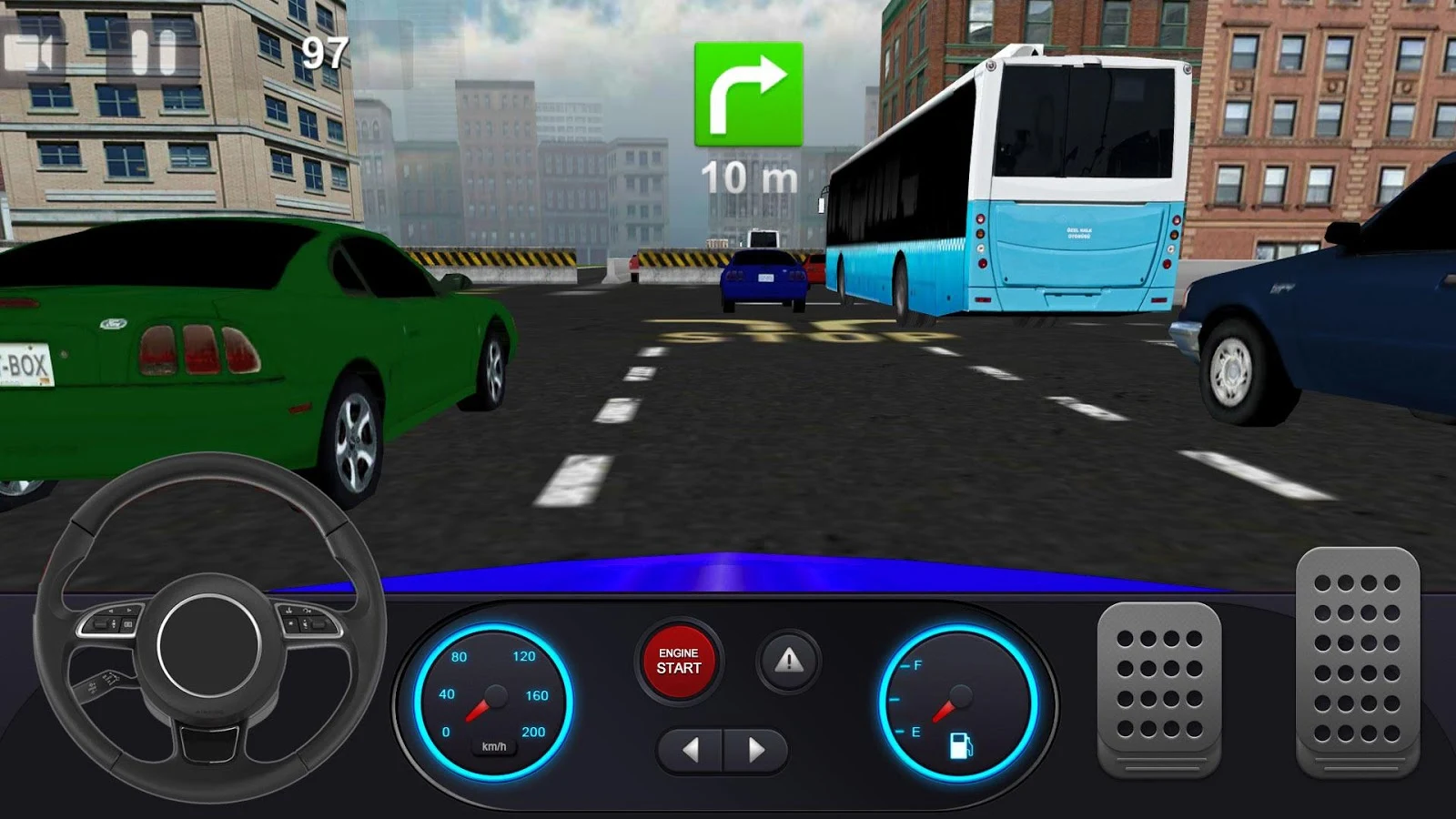Activate the left turn signal arrow
1456x819 pixels.
[x=693, y=750]
